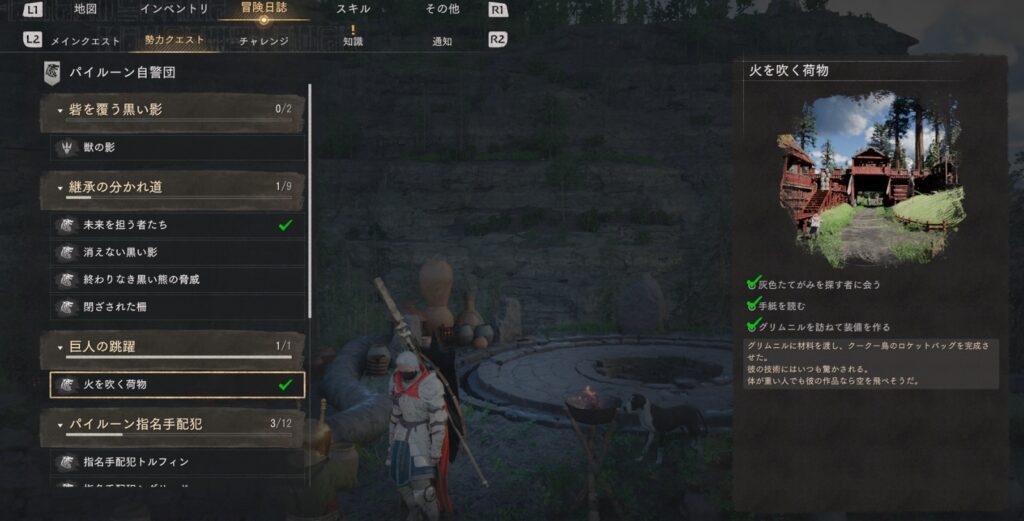
Task: Open the スキル tab
Action: pyautogui.click(x=353, y=9)
